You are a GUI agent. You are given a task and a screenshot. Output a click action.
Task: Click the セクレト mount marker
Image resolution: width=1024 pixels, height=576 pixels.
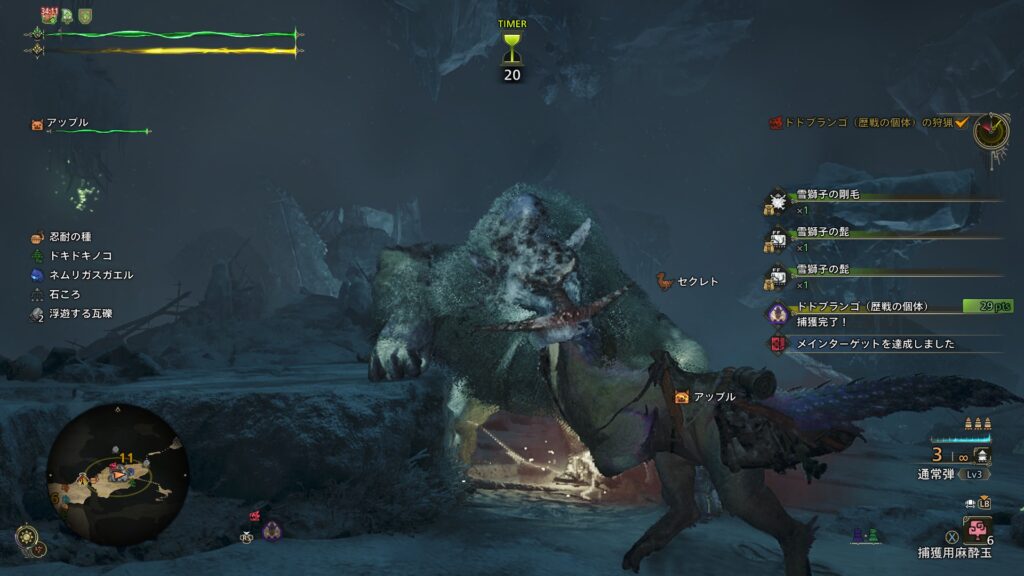(x=690, y=282)
